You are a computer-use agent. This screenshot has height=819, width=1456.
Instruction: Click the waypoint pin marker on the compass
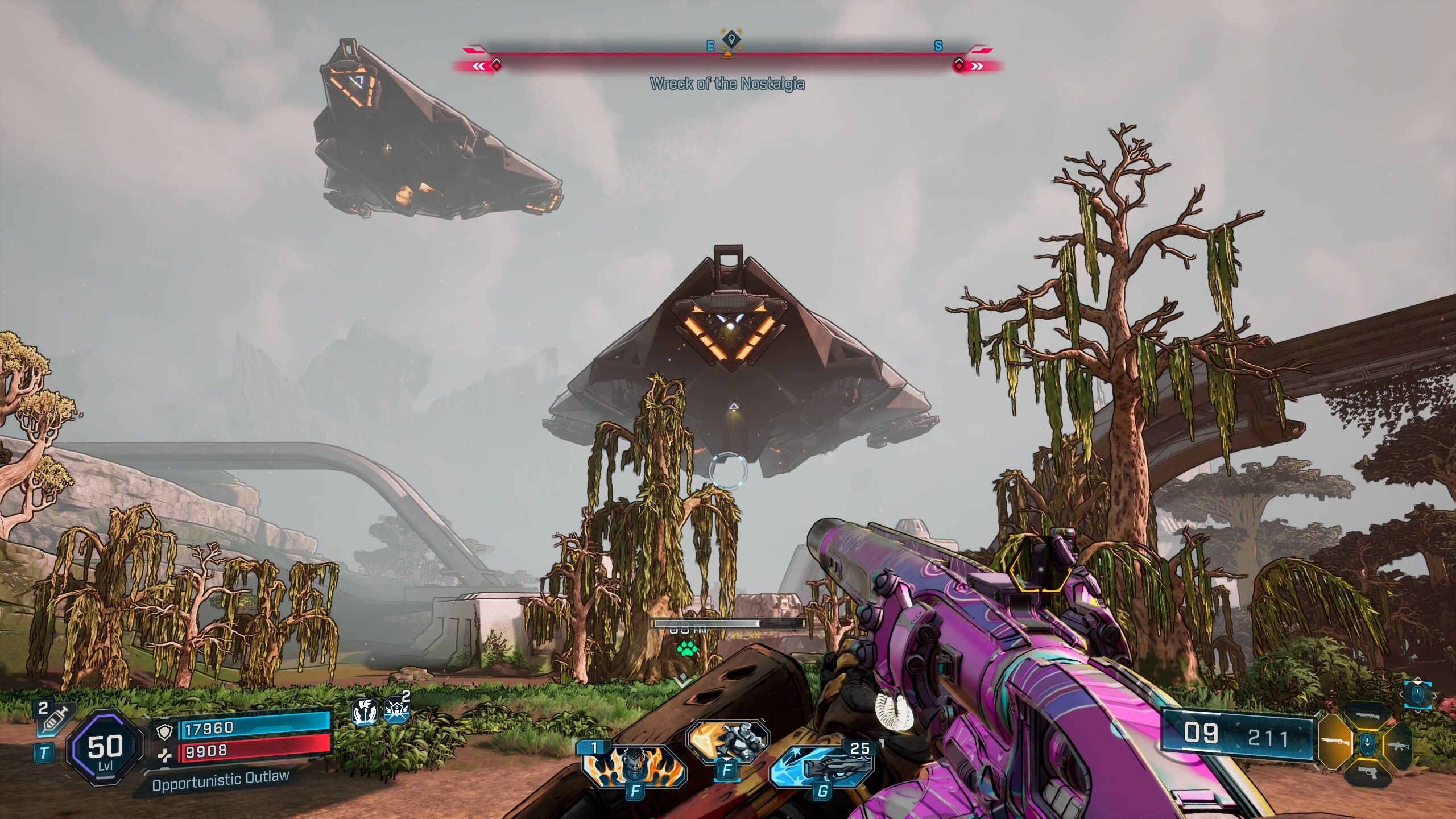pyautogui.click(x=730, y=40)
